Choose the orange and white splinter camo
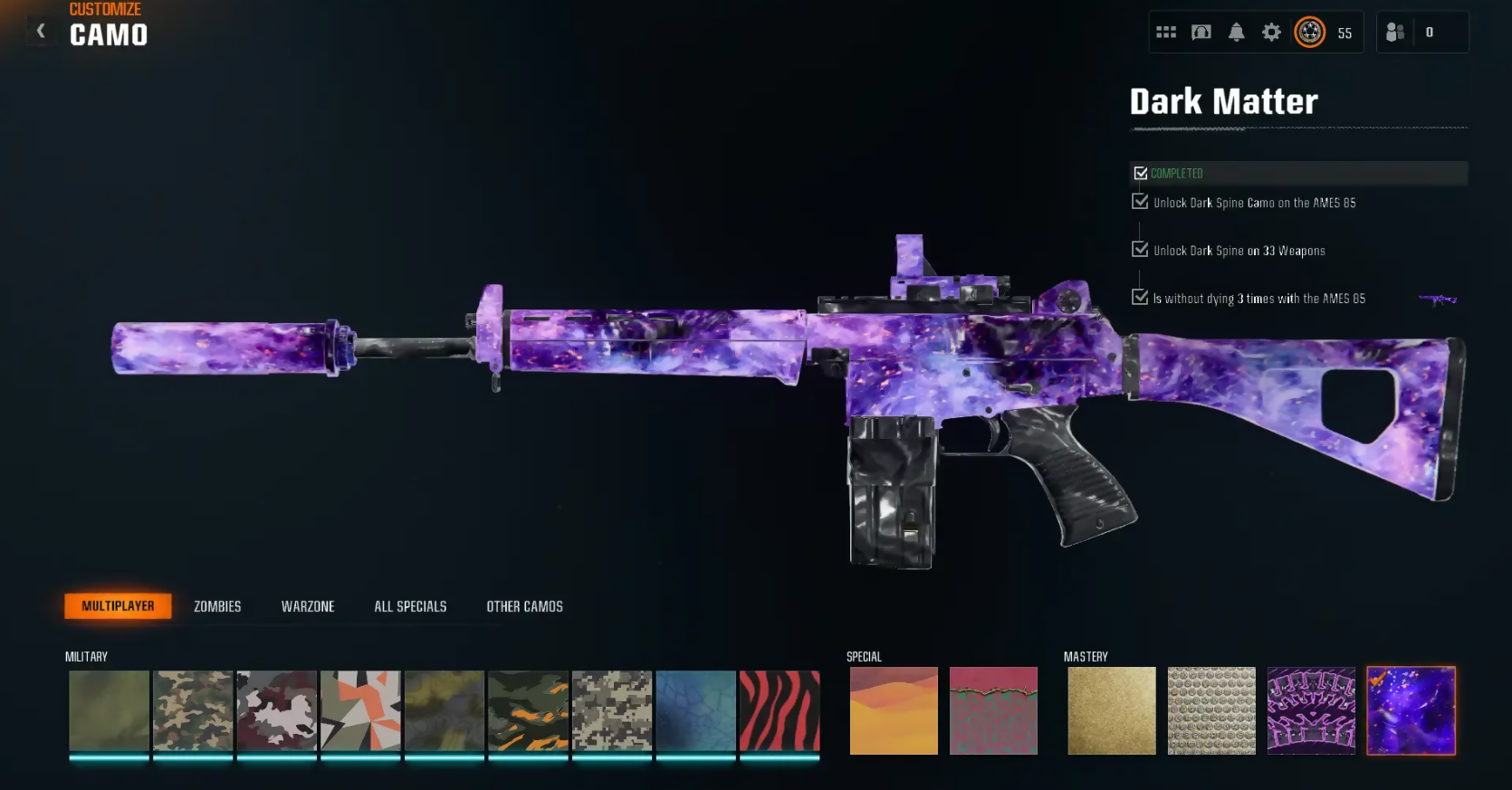This screenshot has width=1512, height=790. [x=360, y=710]
